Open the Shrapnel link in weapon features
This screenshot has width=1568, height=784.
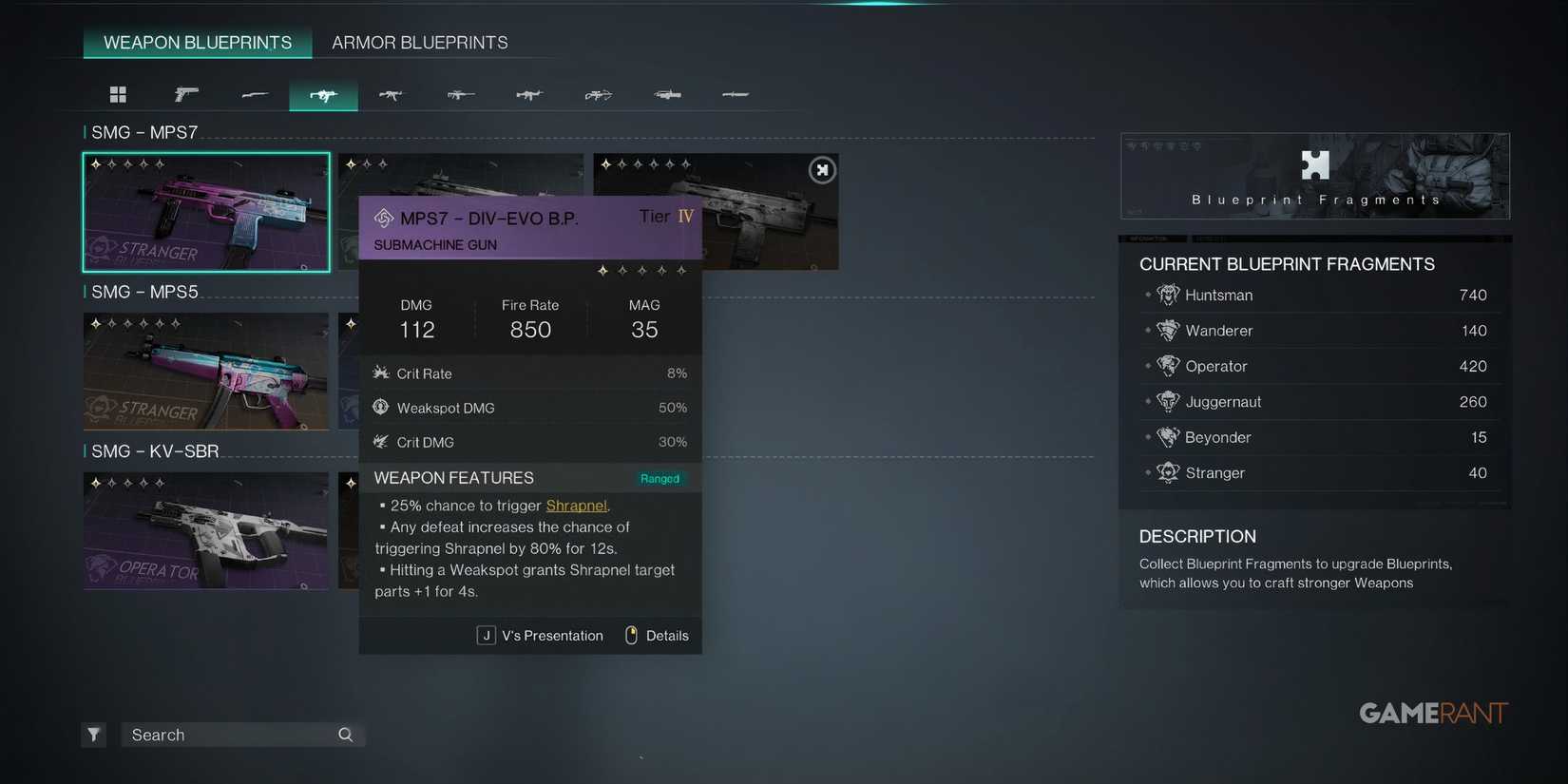576,506
